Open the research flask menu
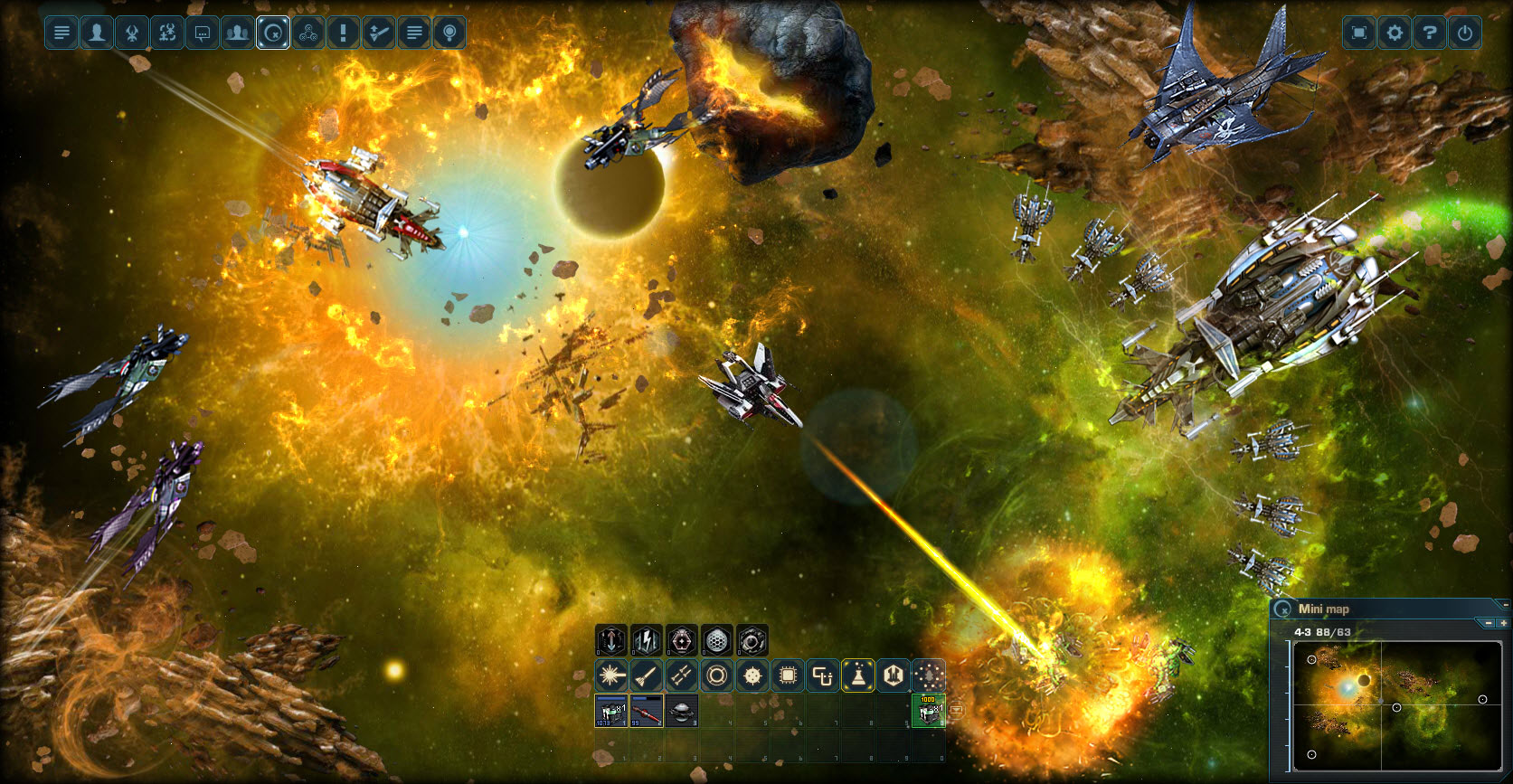Screen dimensions: 1513x784 (x=857, y=675)
